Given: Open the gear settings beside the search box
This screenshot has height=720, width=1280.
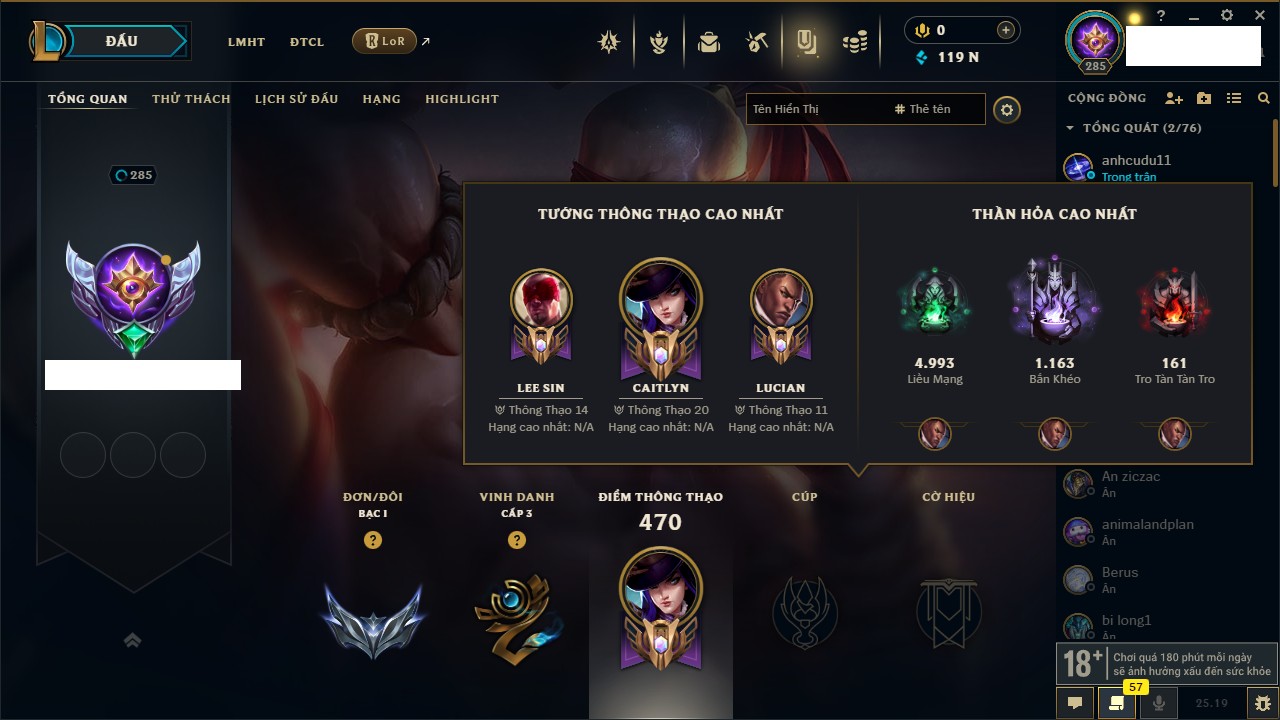Looking at the screenshot, I should tap(1007, 110).
